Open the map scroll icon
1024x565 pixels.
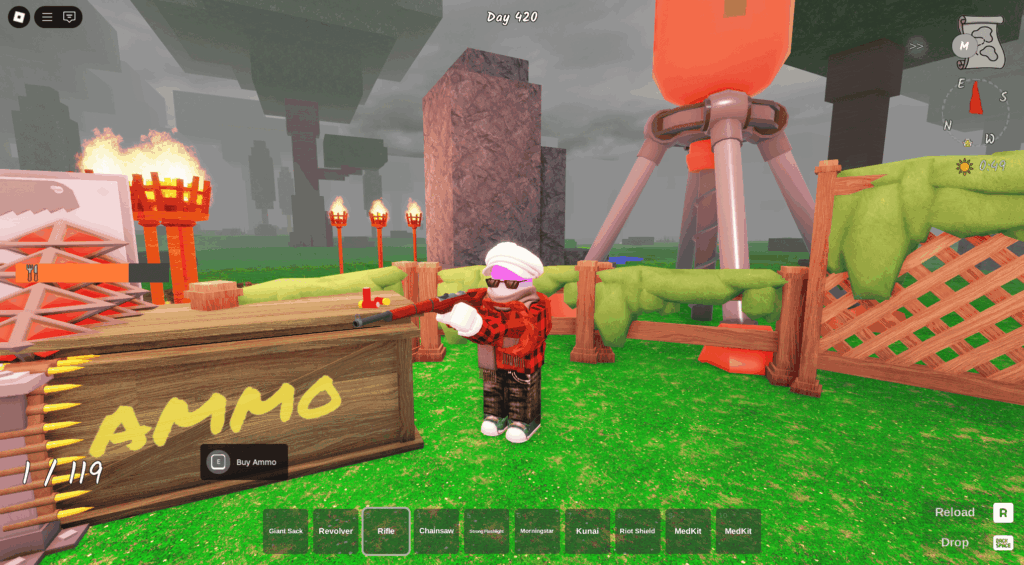[979, 42]
